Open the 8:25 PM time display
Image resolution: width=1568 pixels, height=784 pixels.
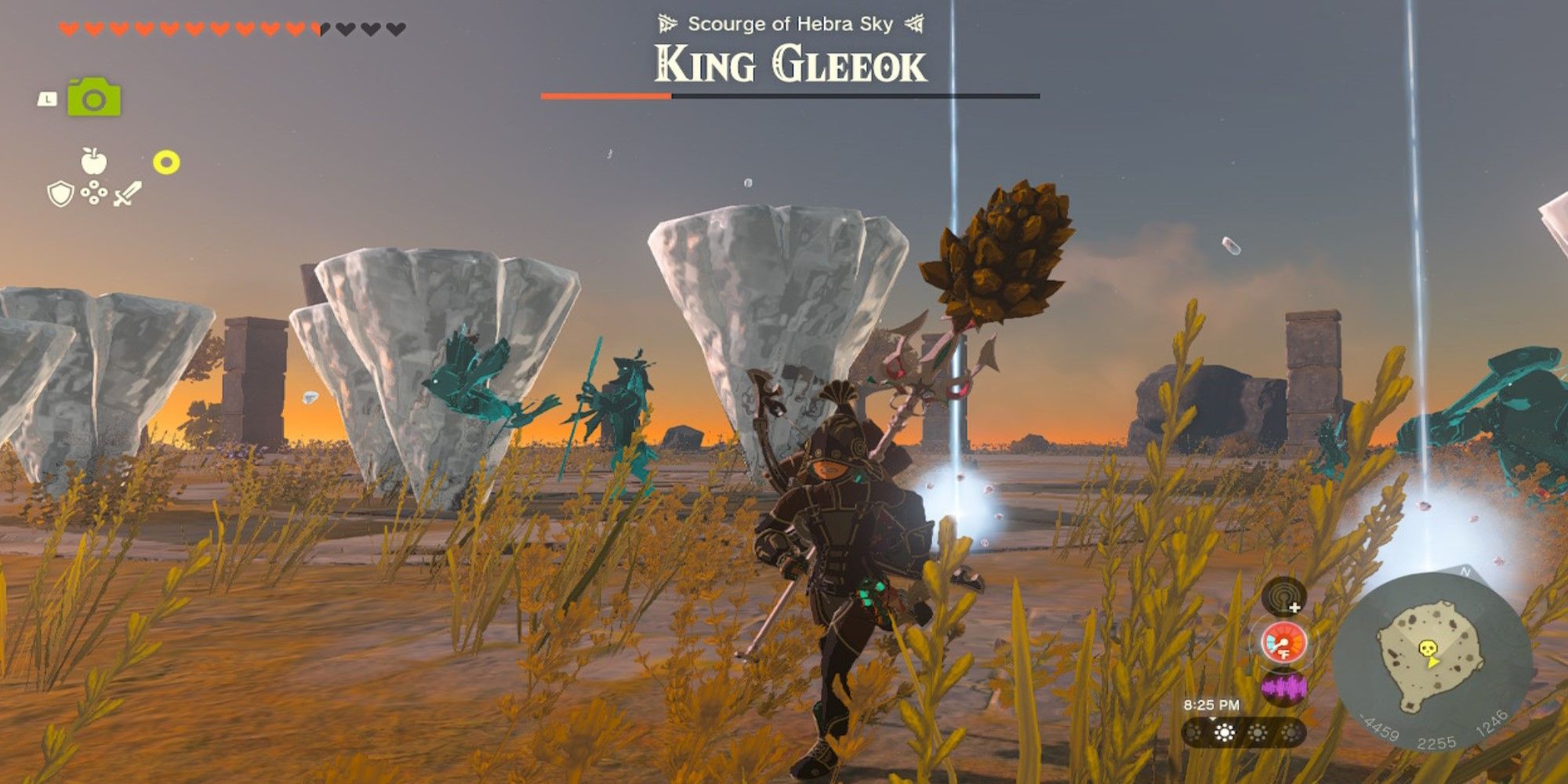[x=1213, y=703]
